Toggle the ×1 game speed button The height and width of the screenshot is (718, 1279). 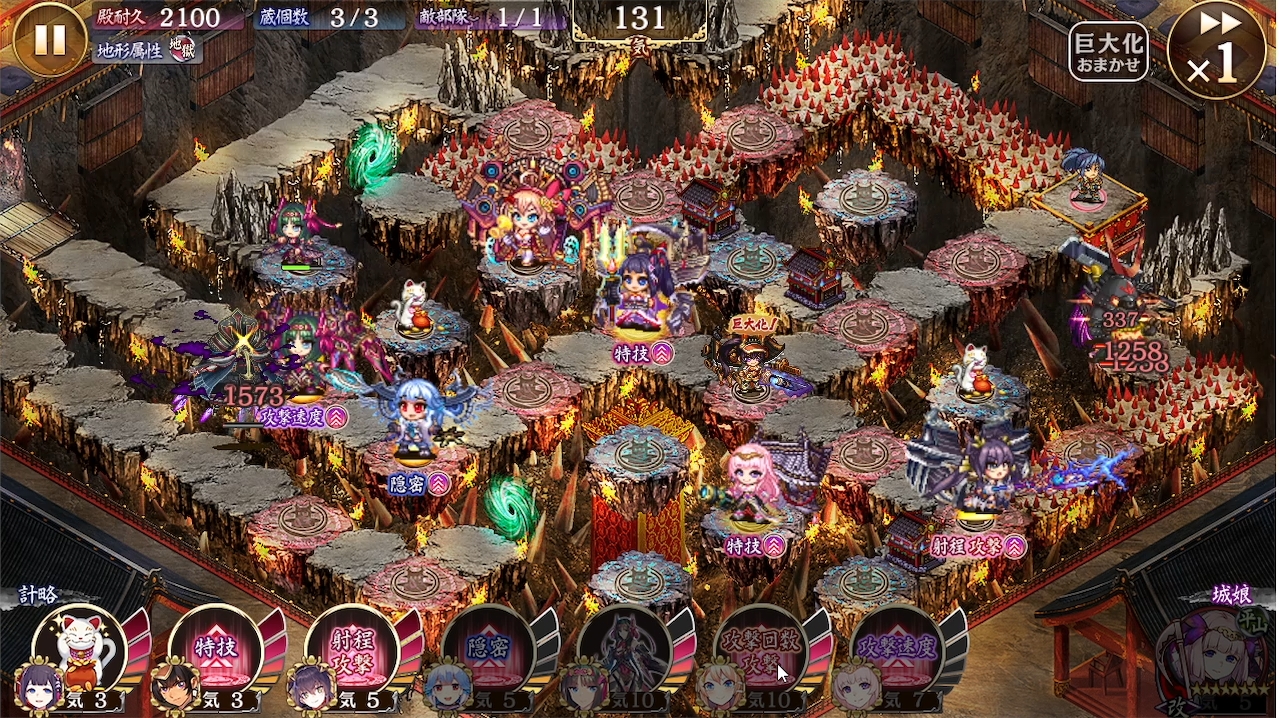pyautogui.click(x=1215, y=50)
